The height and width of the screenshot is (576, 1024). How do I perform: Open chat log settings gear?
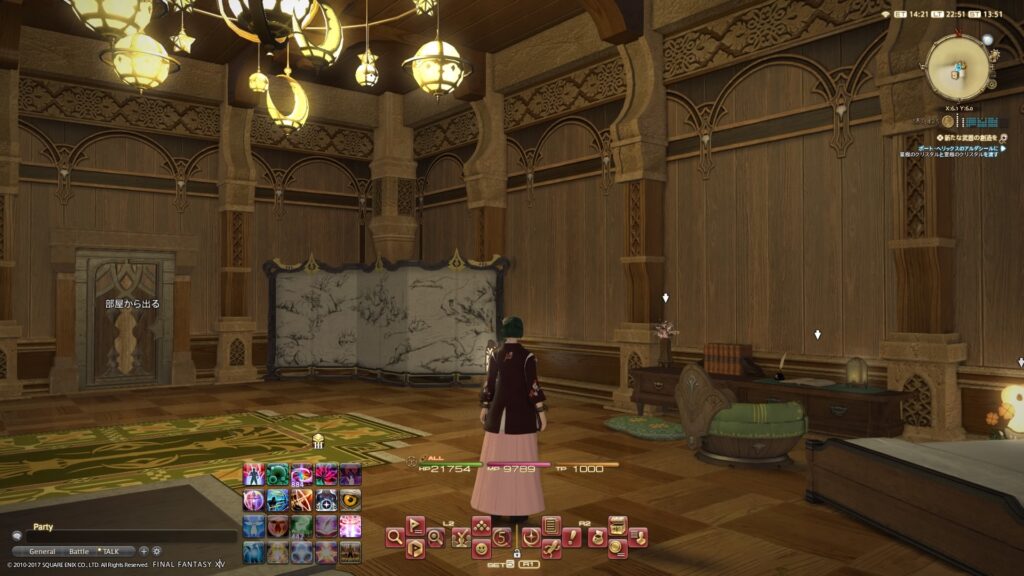coord(156,551)
